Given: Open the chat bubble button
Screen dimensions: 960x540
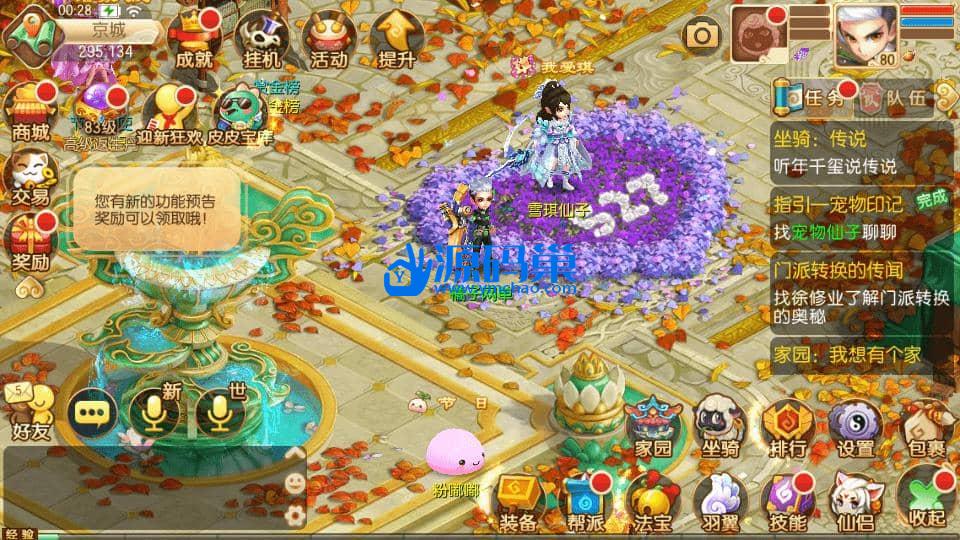Looking at the screenshot, I should [x=92, y=412].
